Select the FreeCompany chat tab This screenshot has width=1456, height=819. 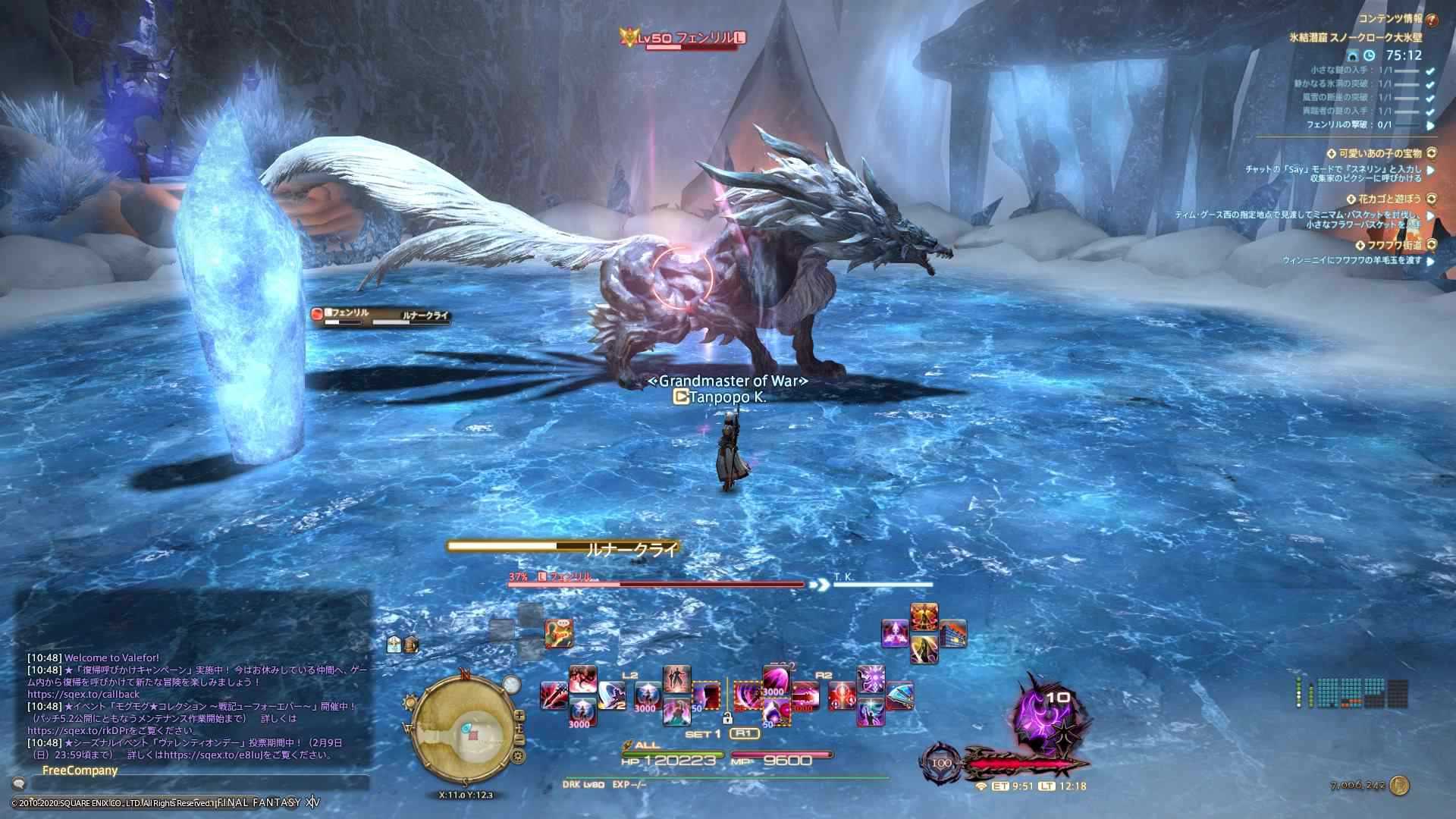pyautogui.click(x=80, y=770)
